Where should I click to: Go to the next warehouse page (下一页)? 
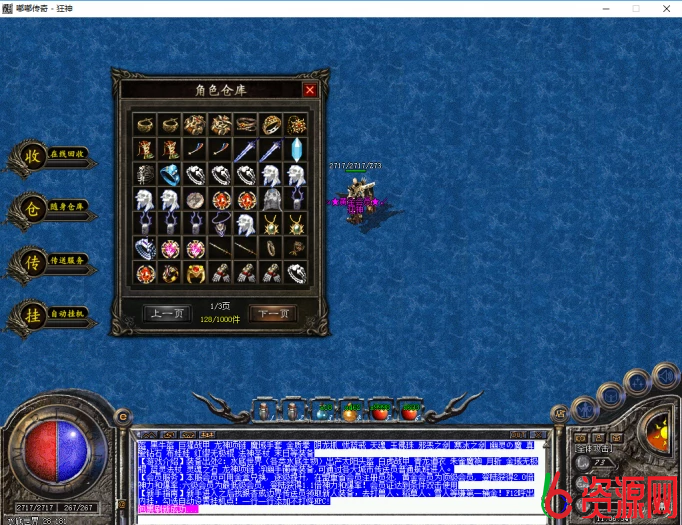[x=272, y=313]
